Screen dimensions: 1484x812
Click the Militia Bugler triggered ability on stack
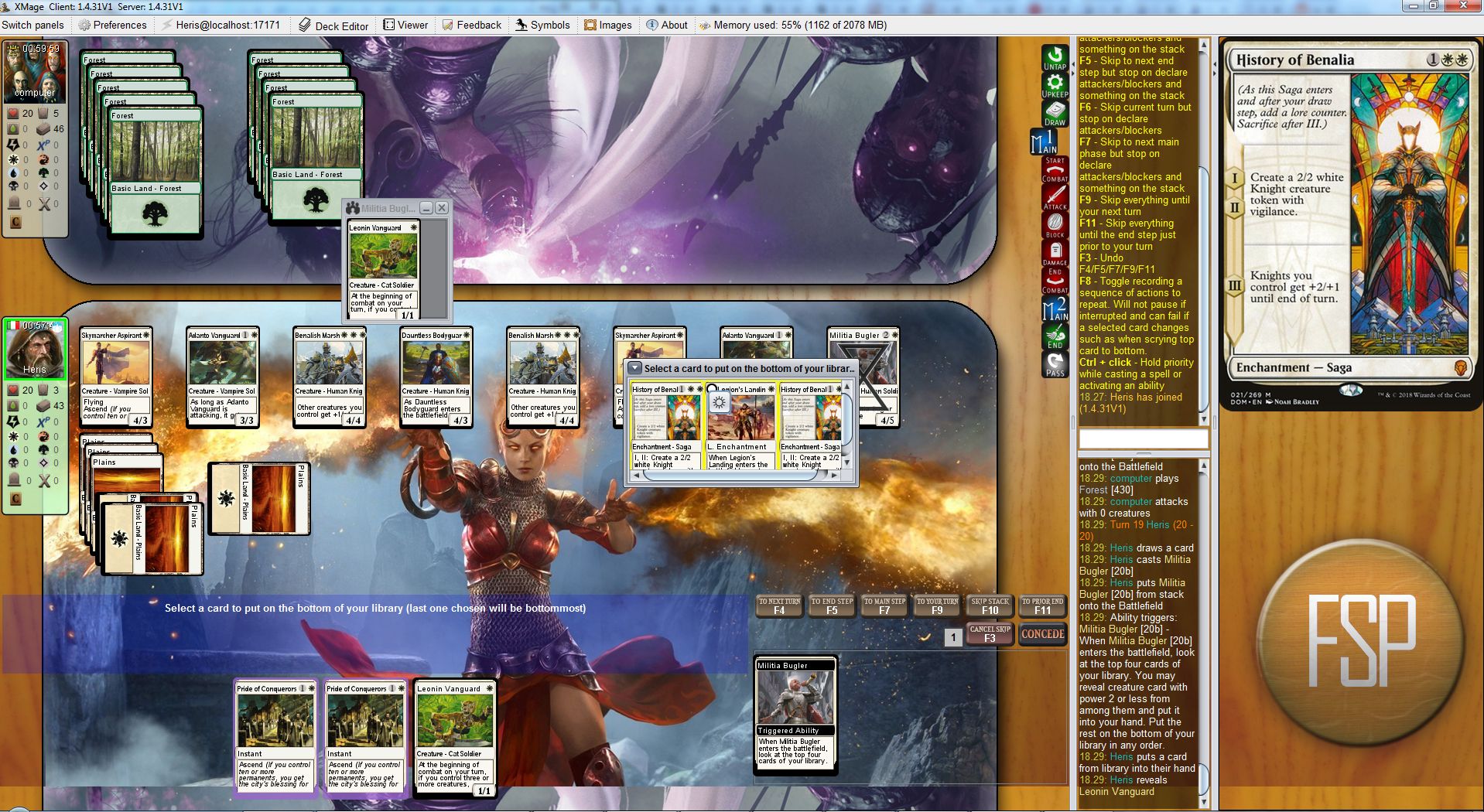795,714
